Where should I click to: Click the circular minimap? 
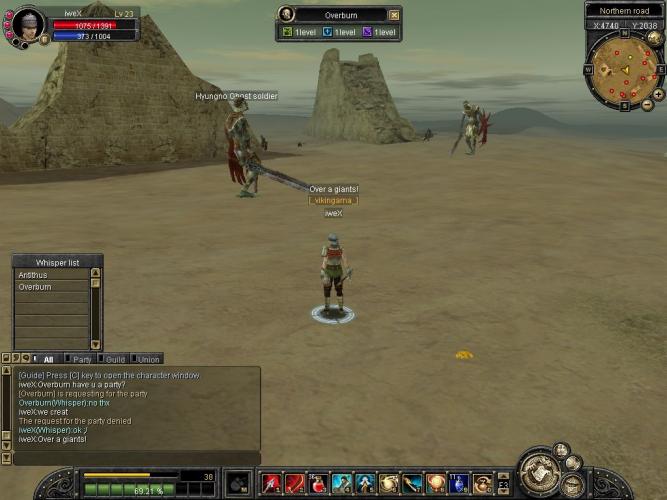point(624,69)
